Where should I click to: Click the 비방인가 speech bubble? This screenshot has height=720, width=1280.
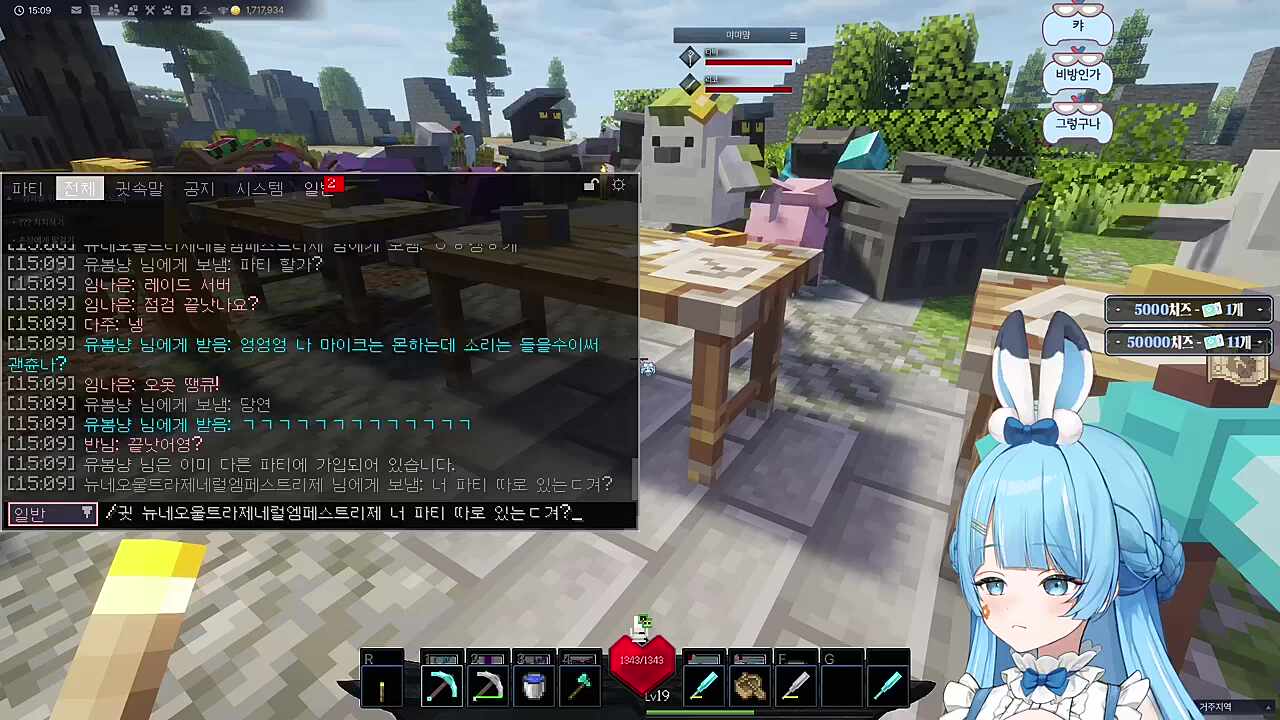1078,73
